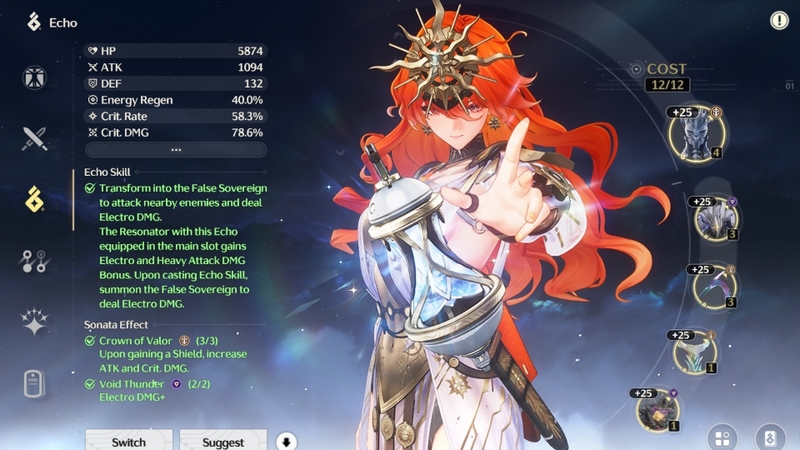
Task: Open the info icon in the top corner
Action: coord(779,20)
